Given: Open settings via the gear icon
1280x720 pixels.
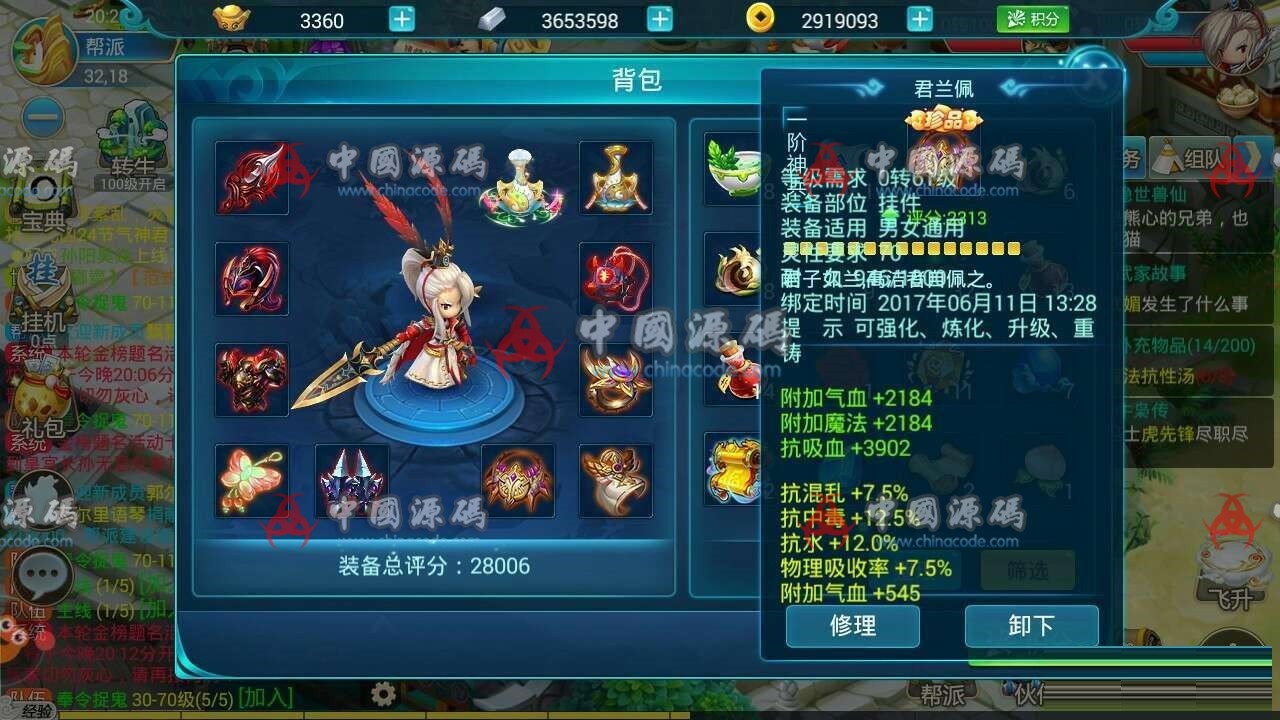Looking at the screenshot, I should 383,691.
